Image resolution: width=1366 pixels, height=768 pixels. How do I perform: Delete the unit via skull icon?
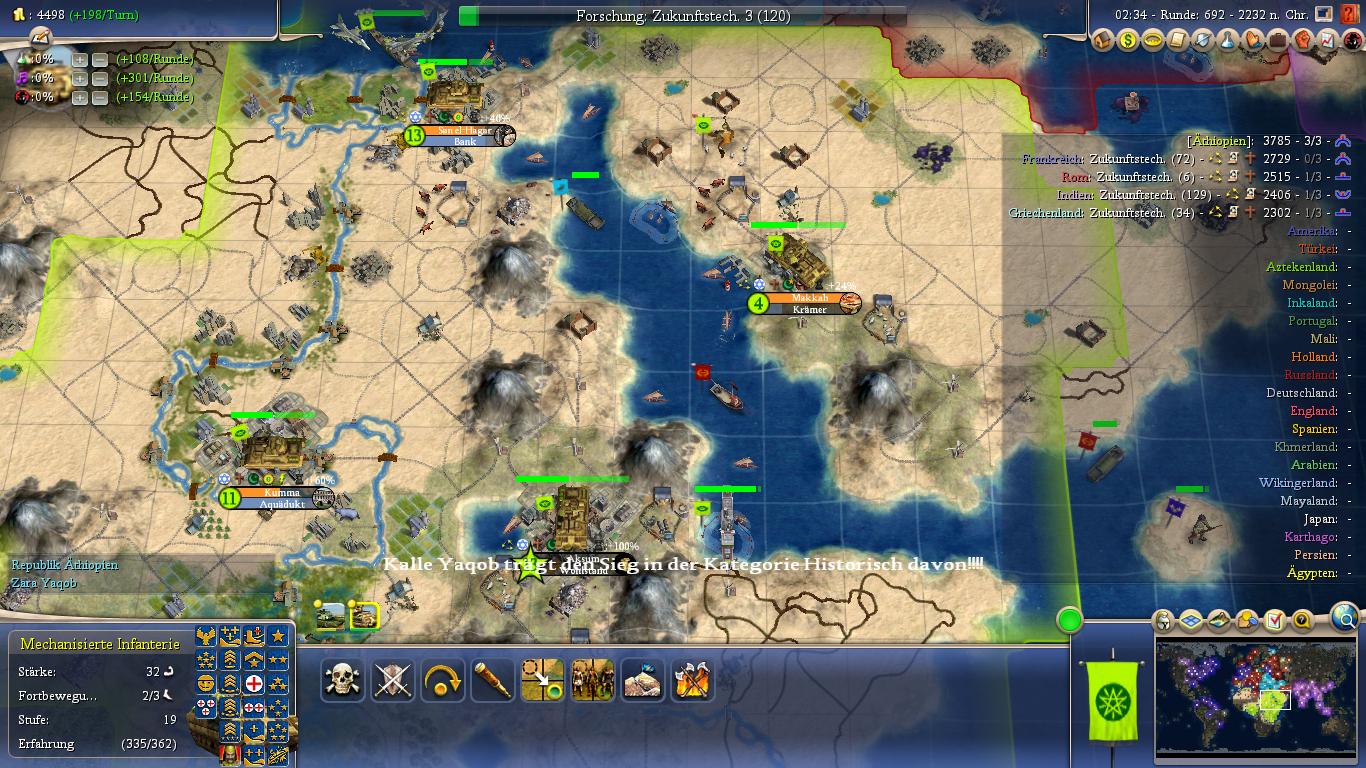tap(341, 680)
